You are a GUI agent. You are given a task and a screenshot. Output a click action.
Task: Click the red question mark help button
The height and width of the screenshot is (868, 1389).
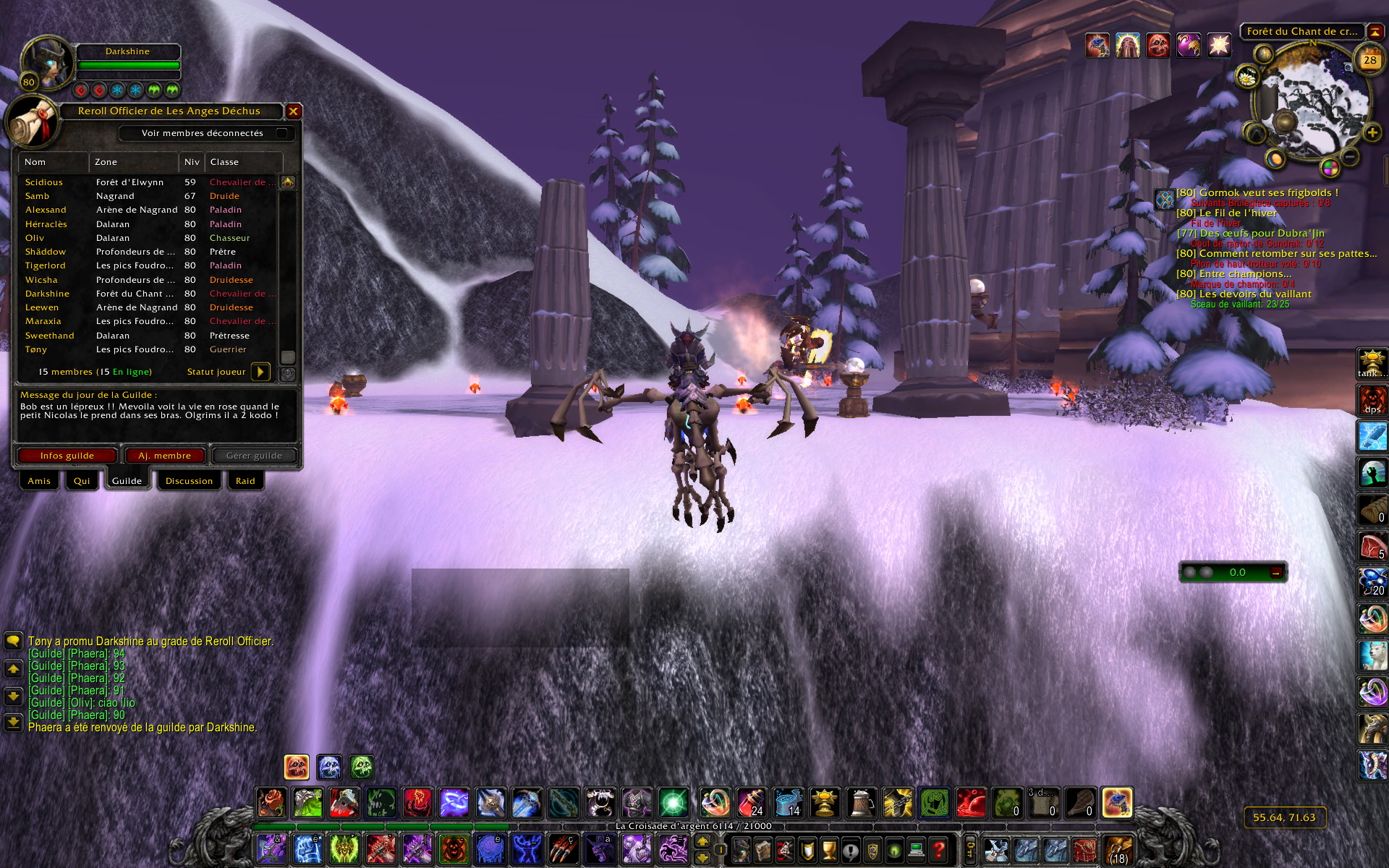click(938, 849)
